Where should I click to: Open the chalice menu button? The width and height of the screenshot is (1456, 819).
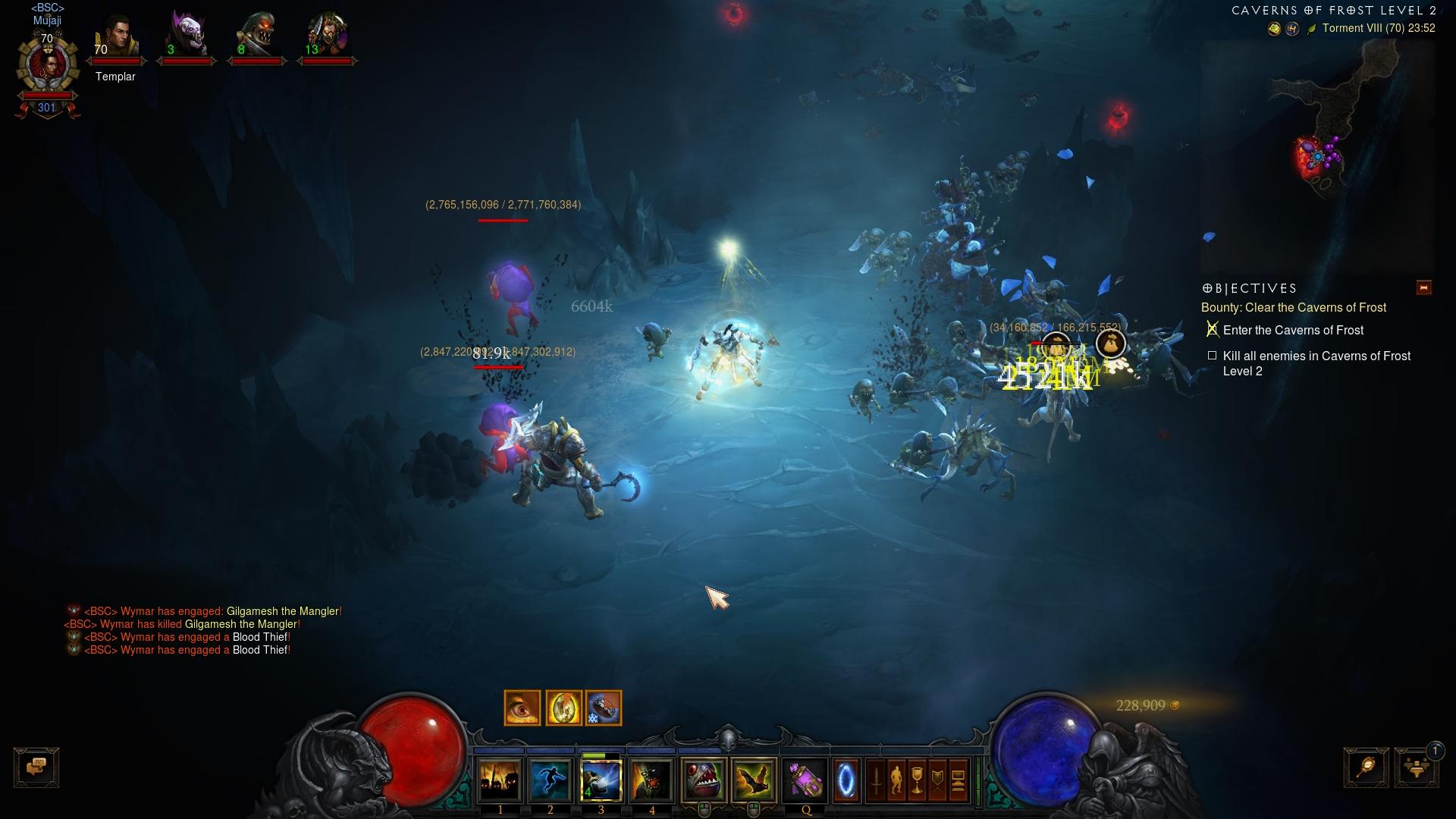coord(917,780)
